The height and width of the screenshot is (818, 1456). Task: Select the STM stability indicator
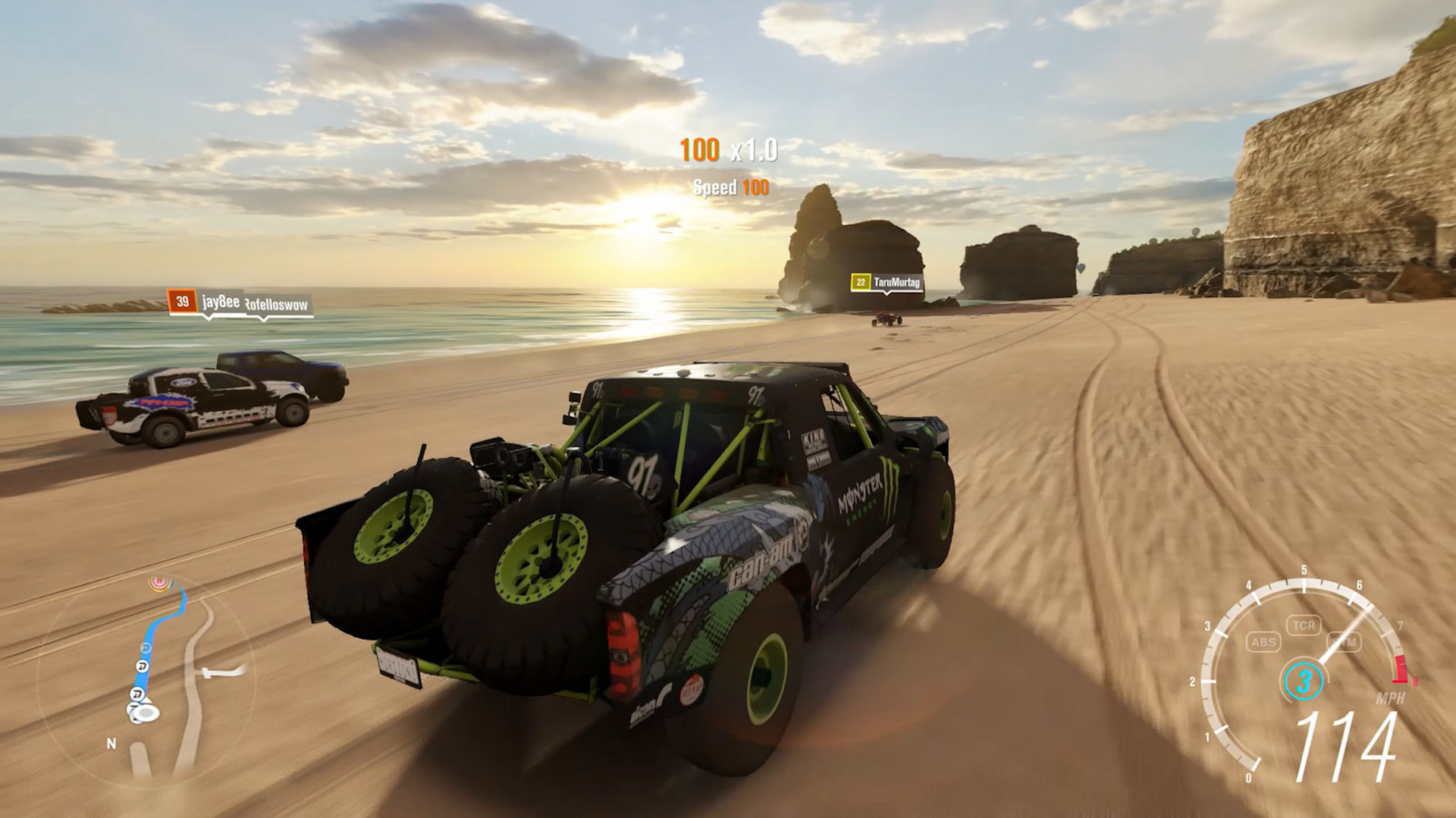tap(1345, 642)
